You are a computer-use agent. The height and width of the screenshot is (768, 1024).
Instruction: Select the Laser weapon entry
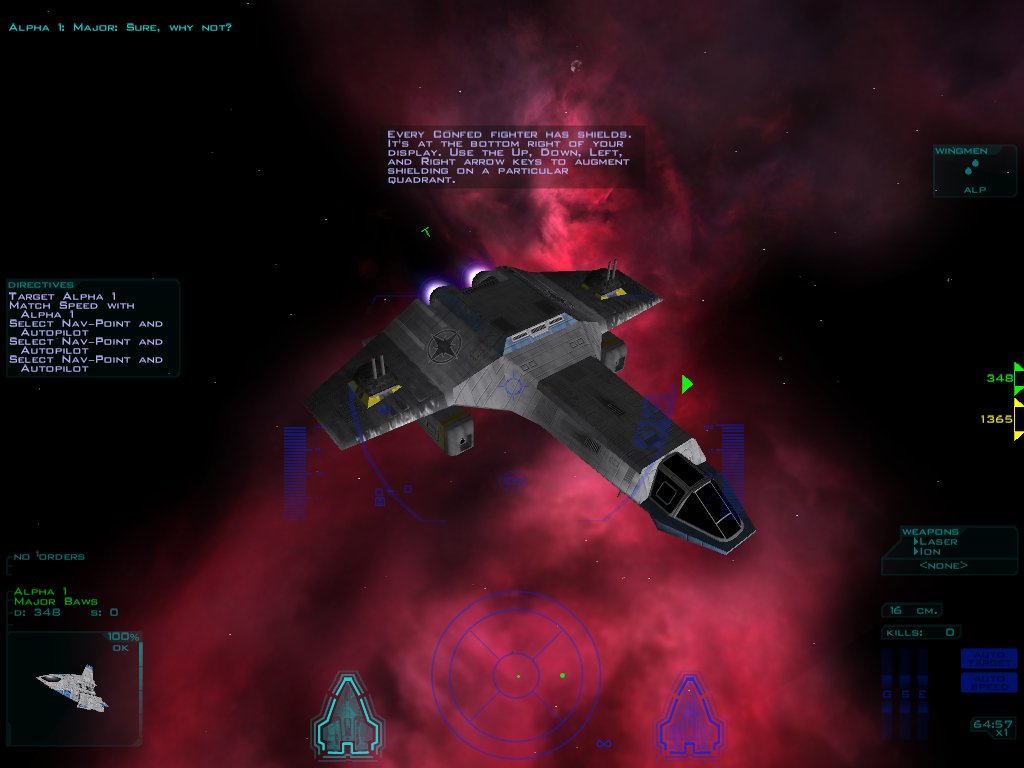[937, 542]
